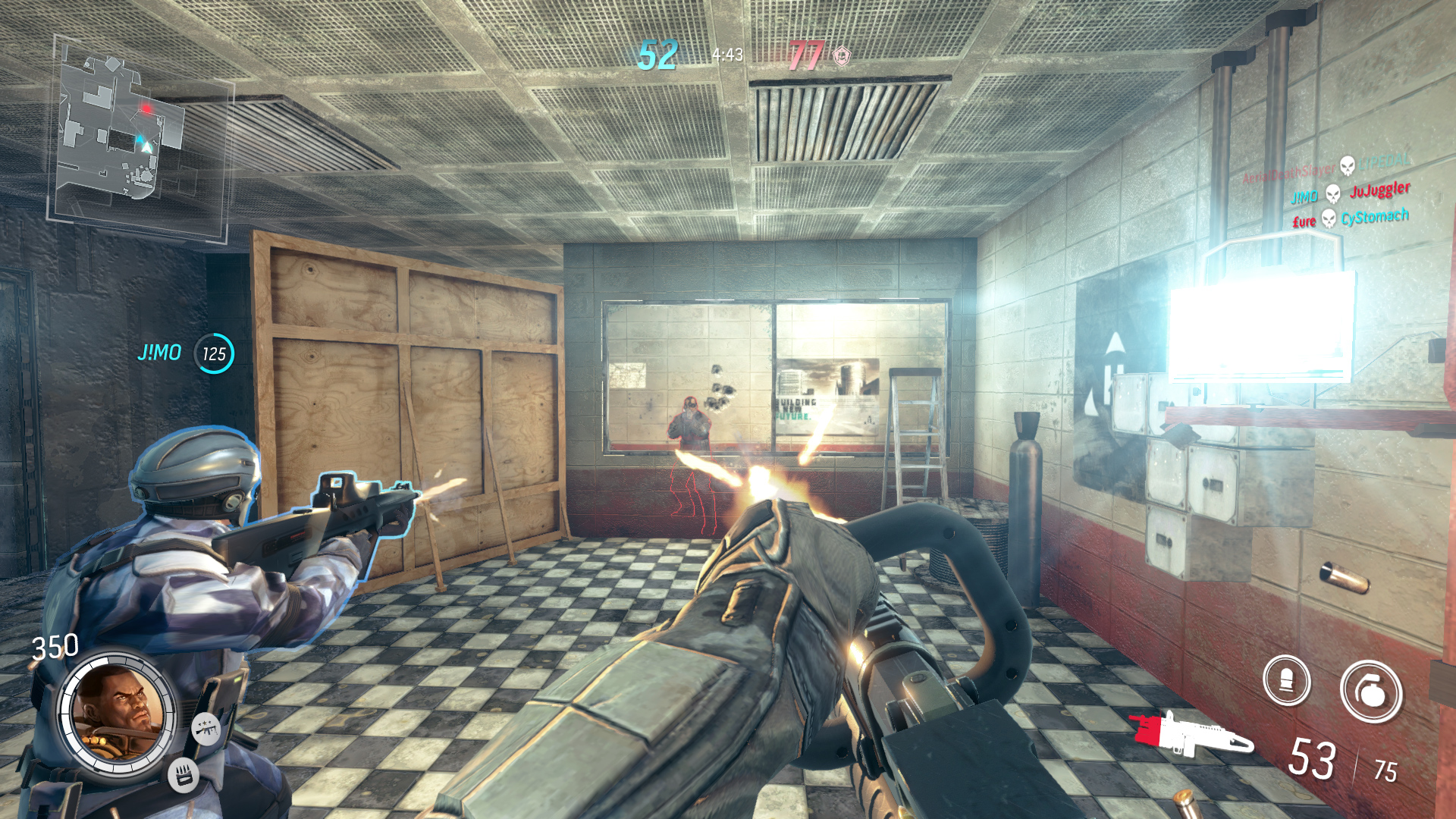This screenshot has height=819, width=1456.
Task: Click the ammo clip icon below the portrait
Action: [x=183, y=775]
